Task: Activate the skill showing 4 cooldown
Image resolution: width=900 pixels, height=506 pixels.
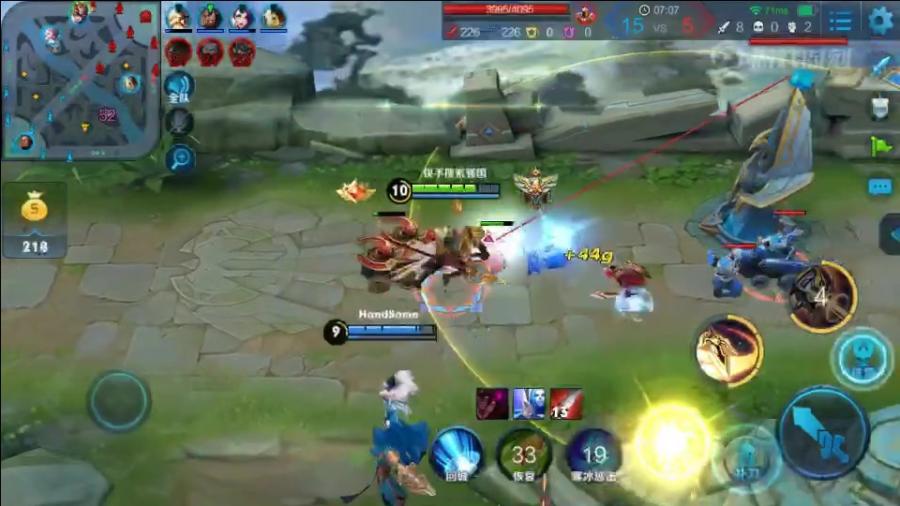Action: (822, 296)
